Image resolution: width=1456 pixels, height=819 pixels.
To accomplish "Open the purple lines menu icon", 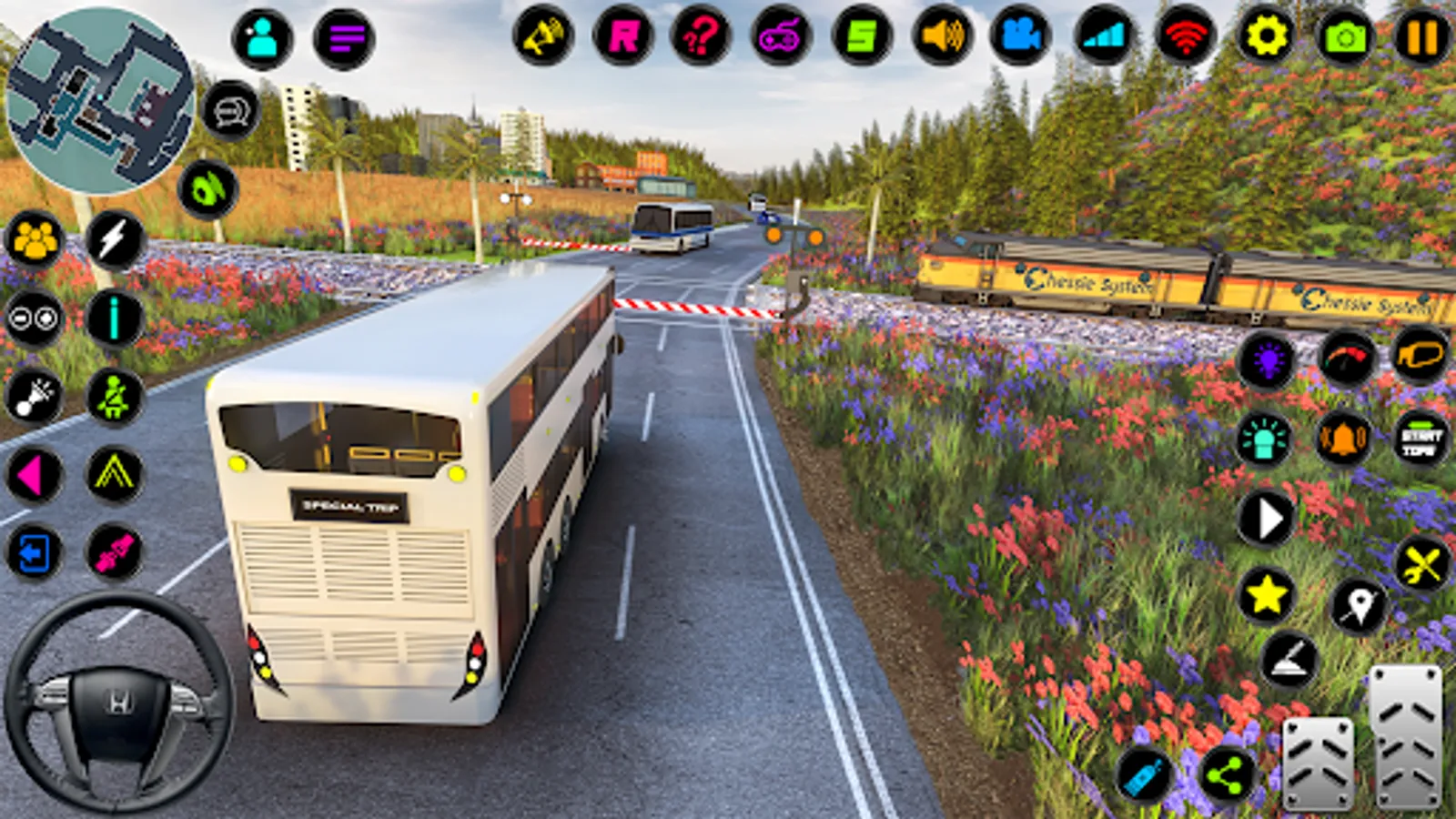I will tap(344, 38).
